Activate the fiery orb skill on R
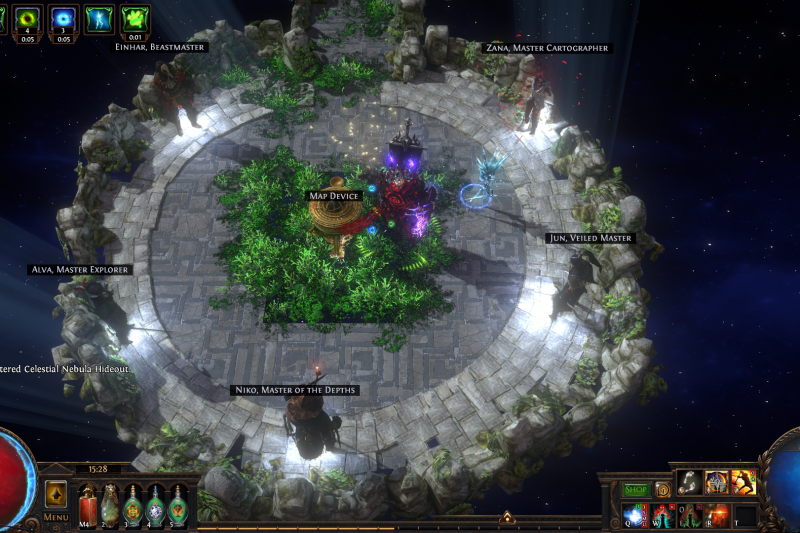This screenshot has height=533, width=800. tap(717, 515)
